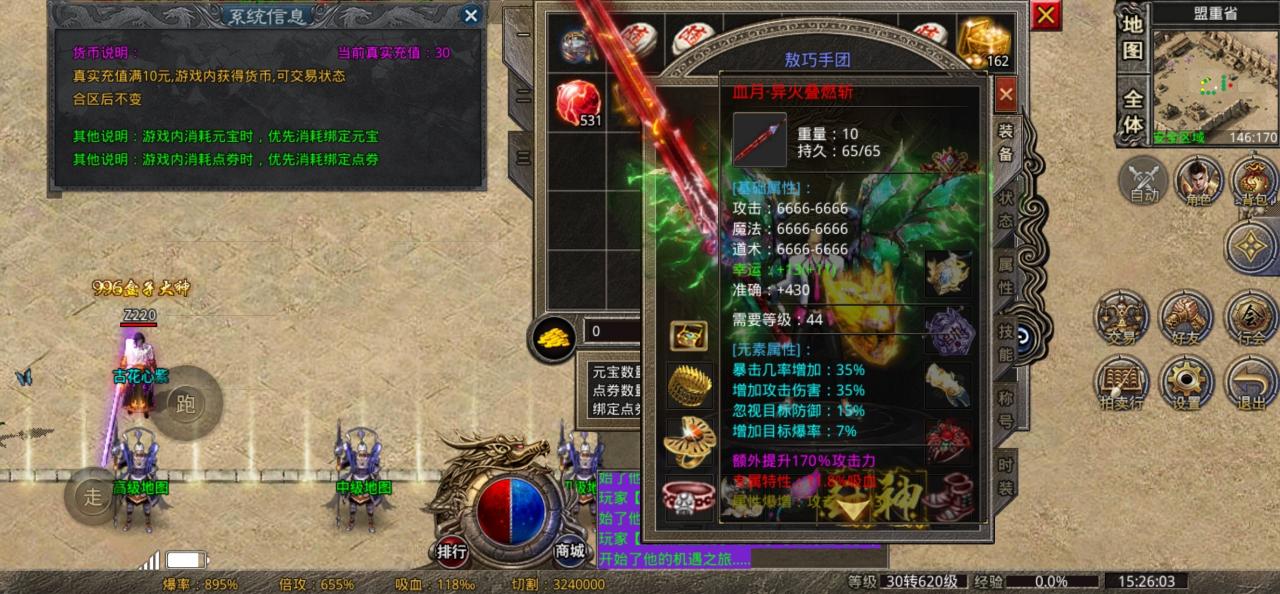Close the bag panel with the yellow X
This screenshot has width=1280, height=594.
(x=1046, y=16)
